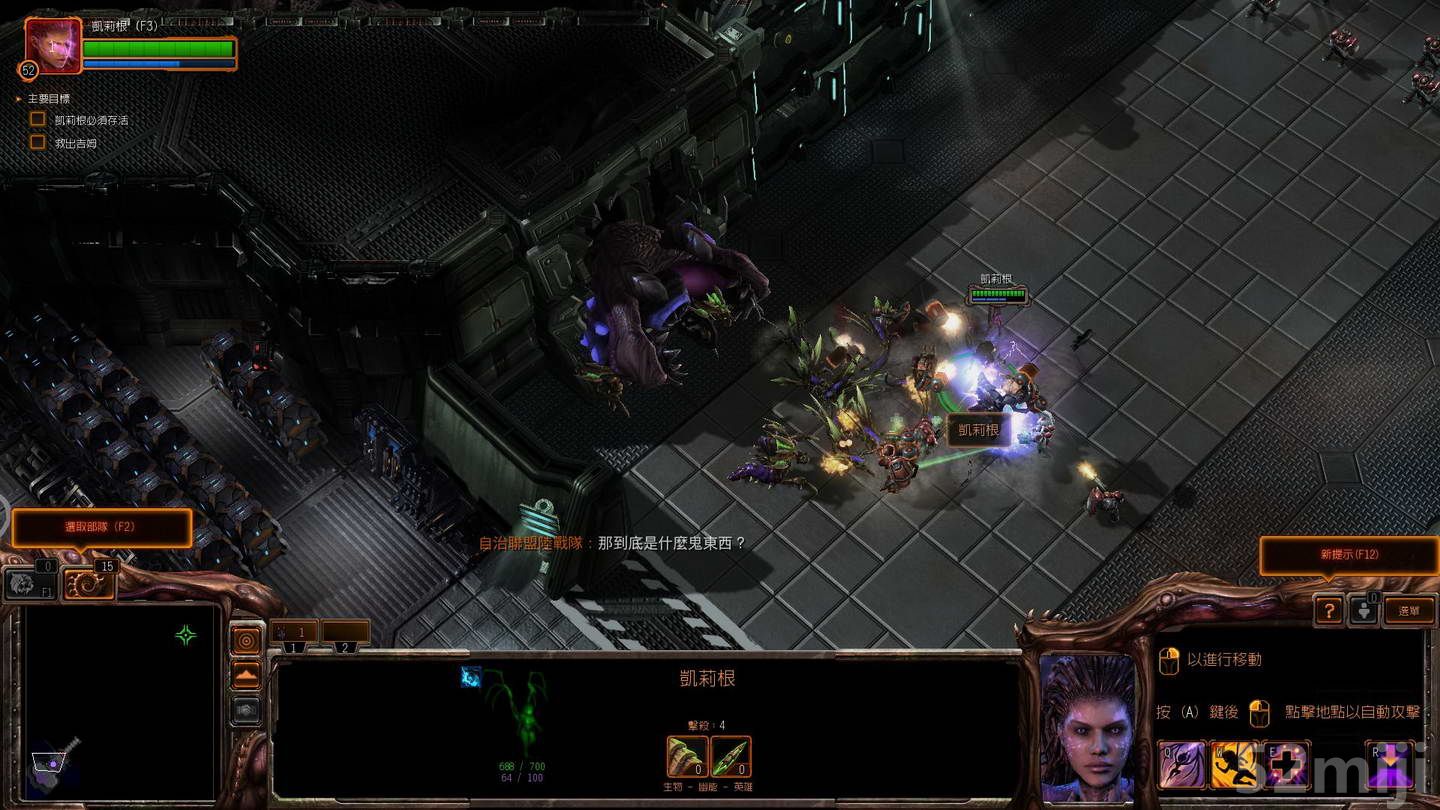Open the help question mark icon

(1329, 611)
